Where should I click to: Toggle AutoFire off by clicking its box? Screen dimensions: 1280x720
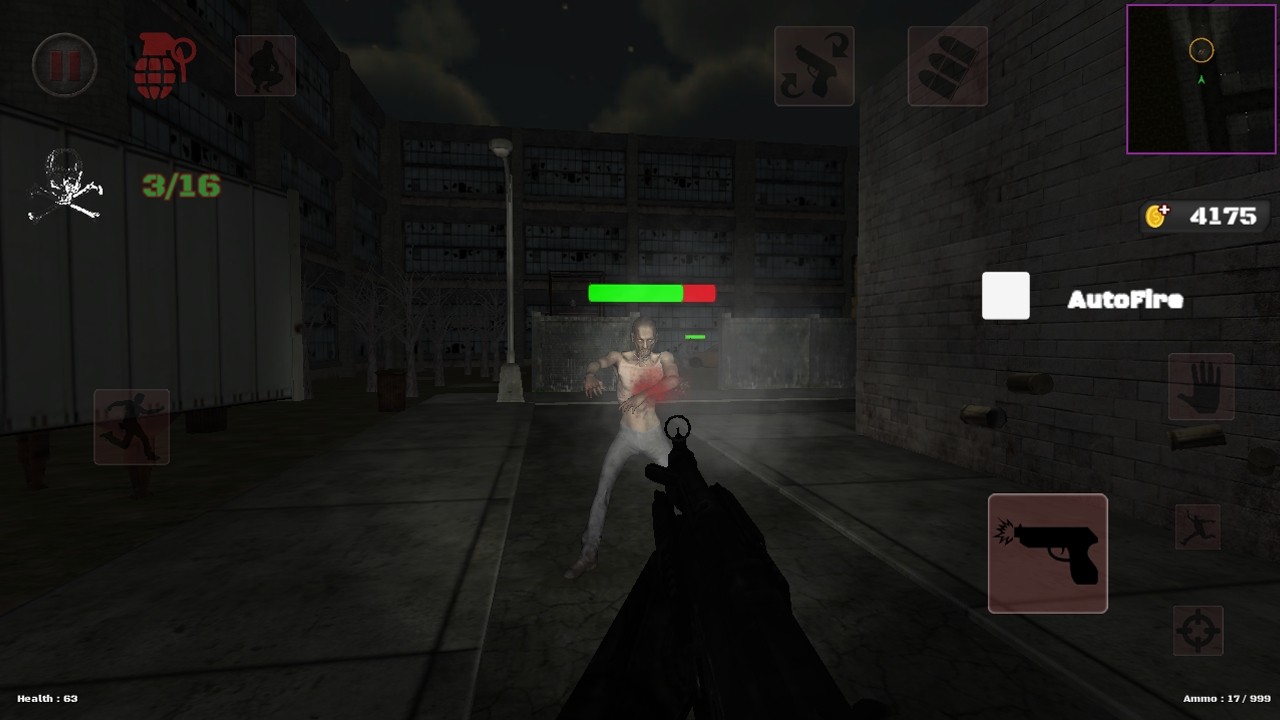[x=1005, y=295]
